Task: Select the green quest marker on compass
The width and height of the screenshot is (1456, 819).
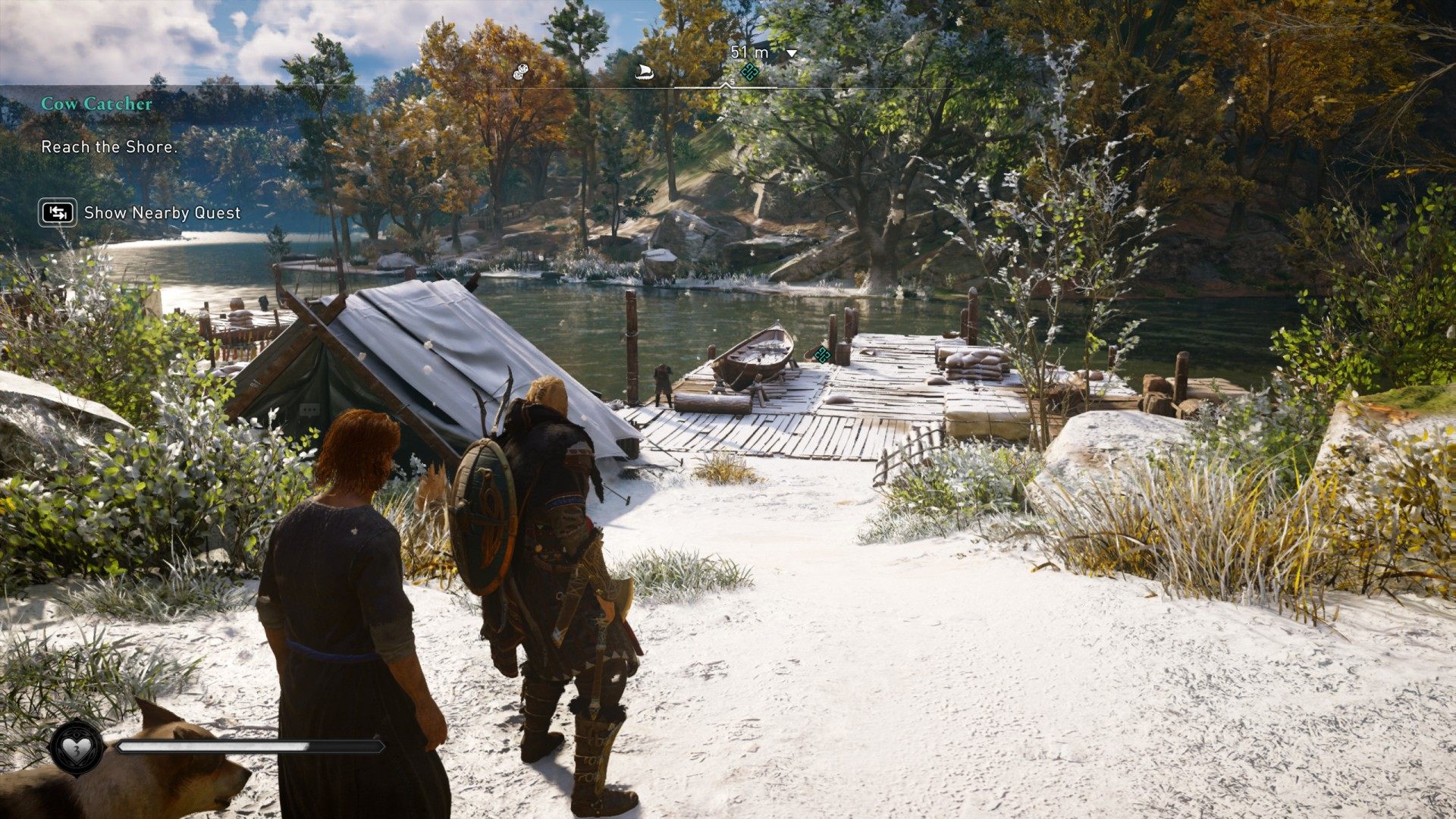Action: [749, 72]
